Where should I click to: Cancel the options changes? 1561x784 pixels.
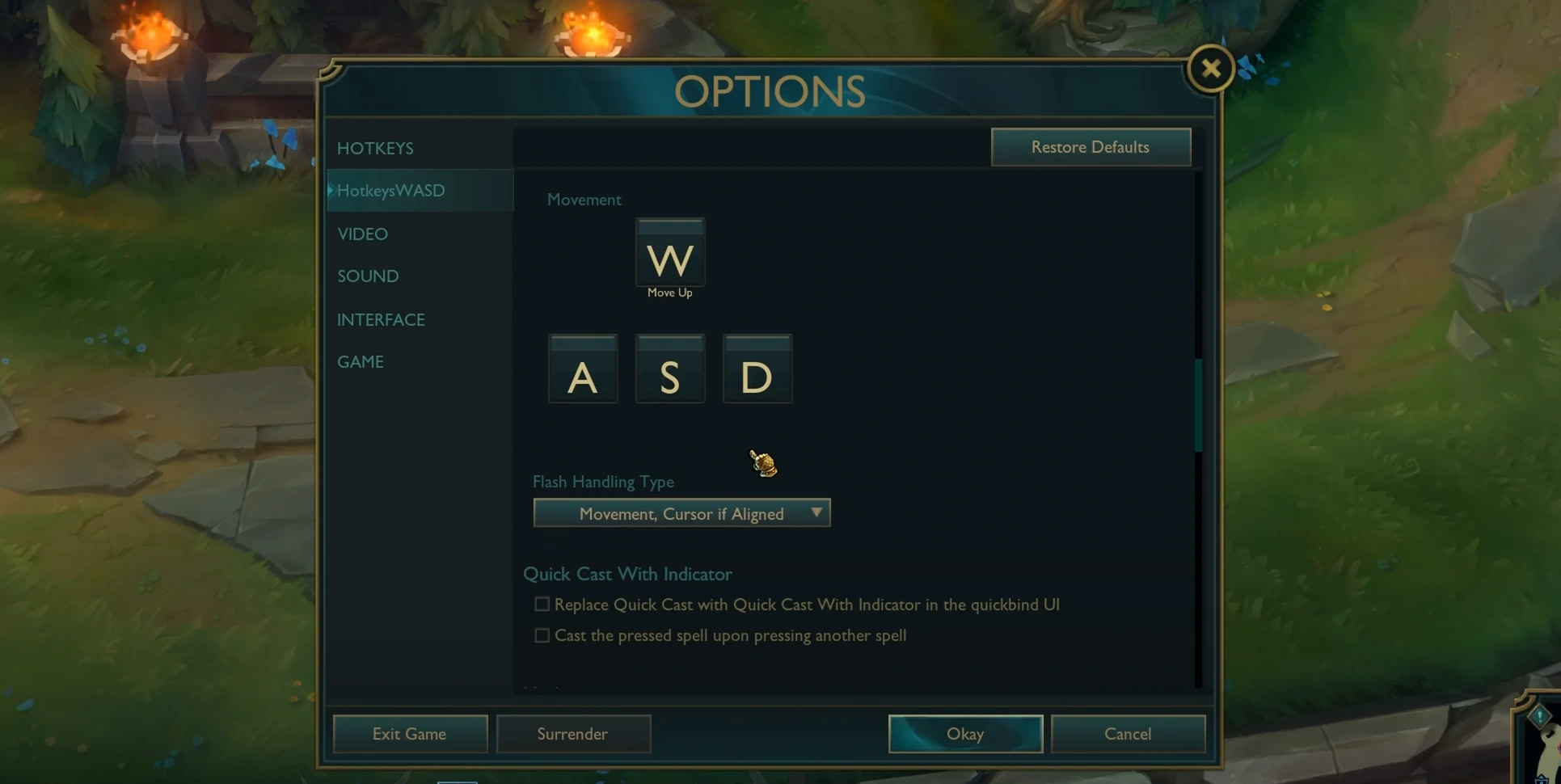click(x=1128, y=734)
